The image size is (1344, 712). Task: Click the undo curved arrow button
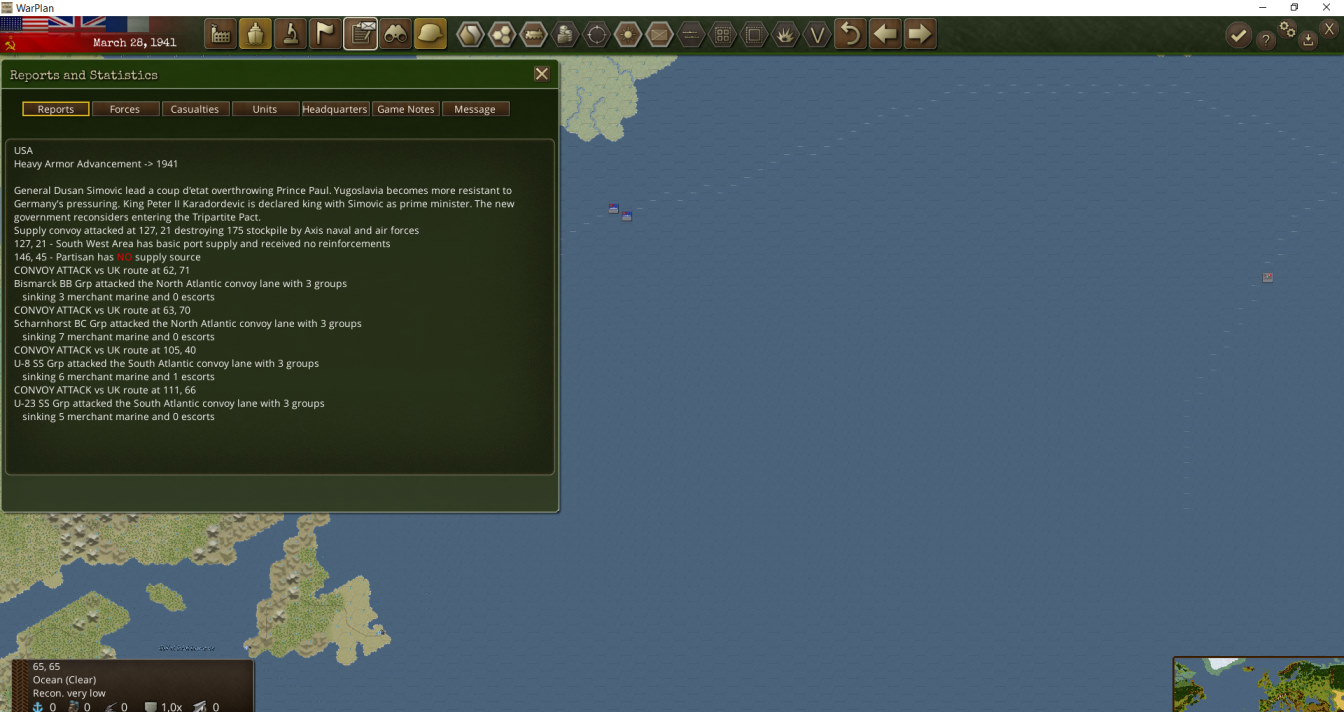coord(849,35)
